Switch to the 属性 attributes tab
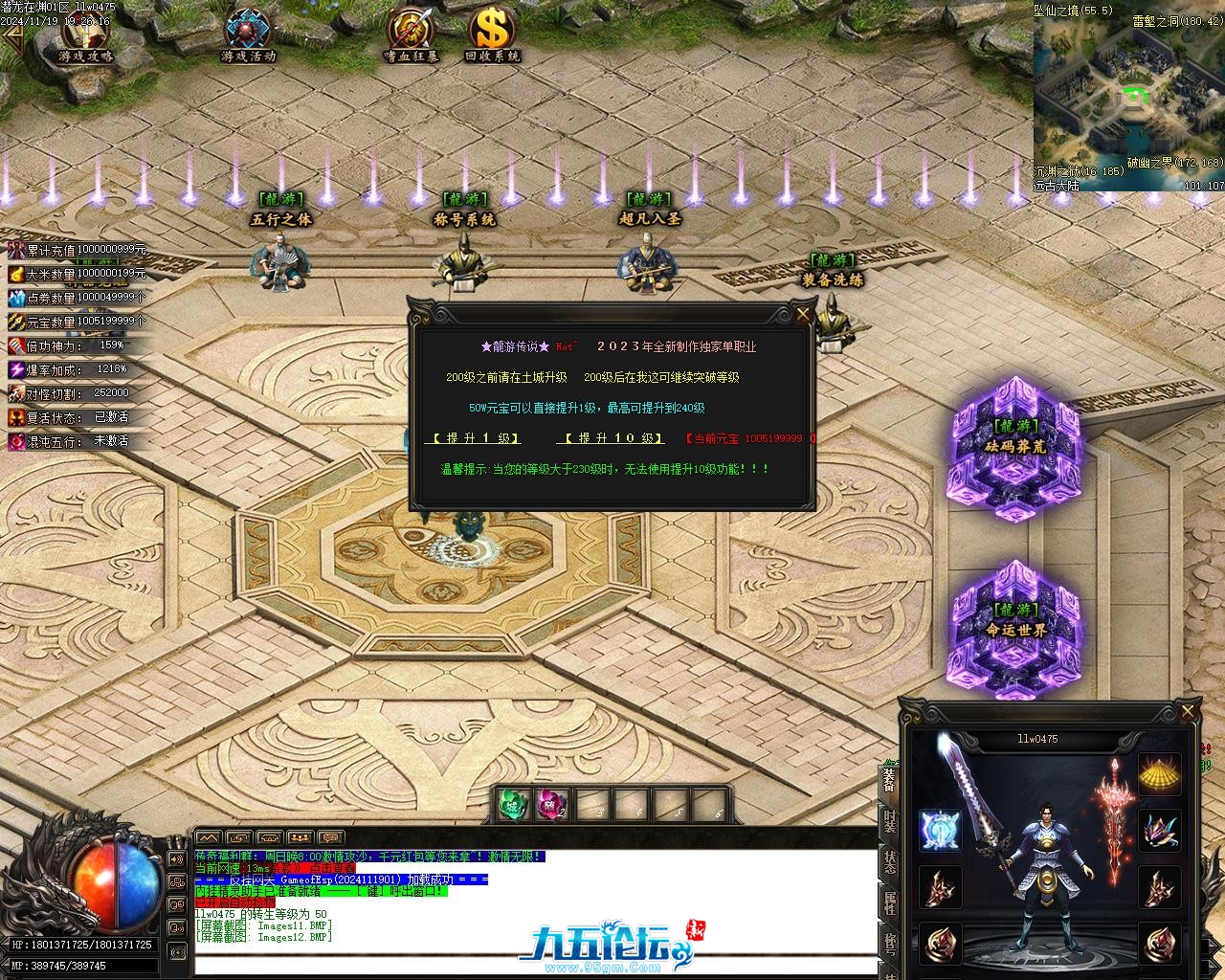Viewport: 1225px width, 980px height. click(890, 904)
